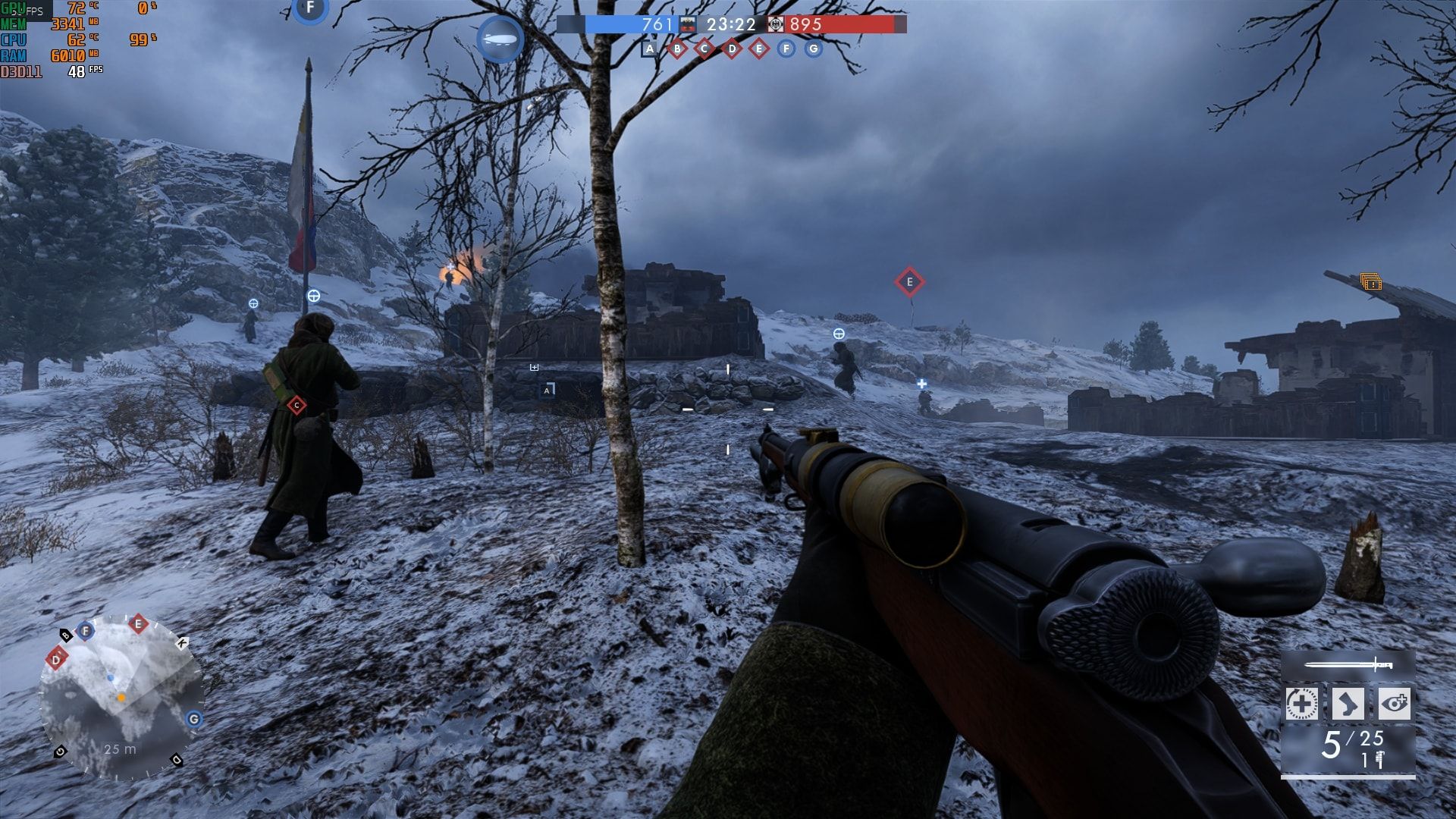This screenshot has height=819, width=1456.
Task: Select flag G in the top objective row
Action: tap(813, 49)
